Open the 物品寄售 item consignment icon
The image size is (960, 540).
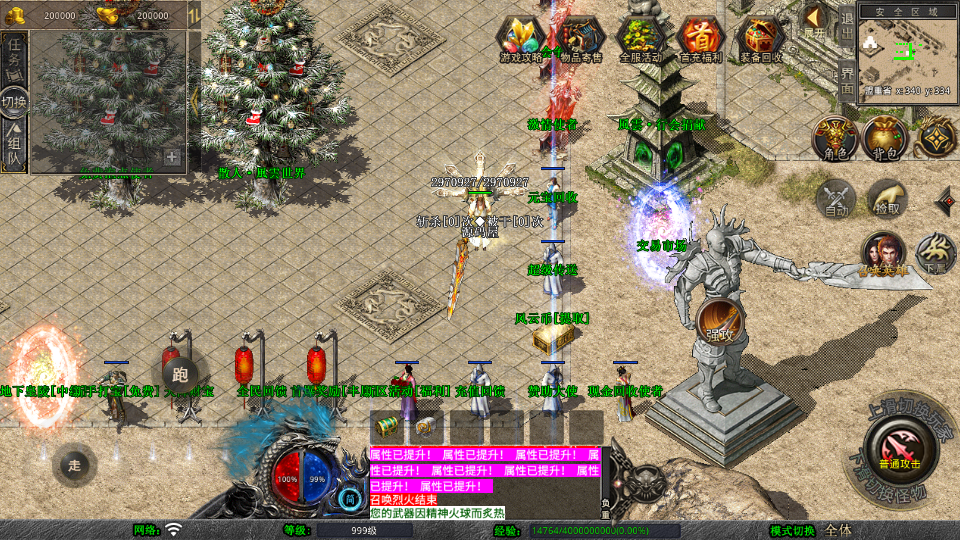581,39
